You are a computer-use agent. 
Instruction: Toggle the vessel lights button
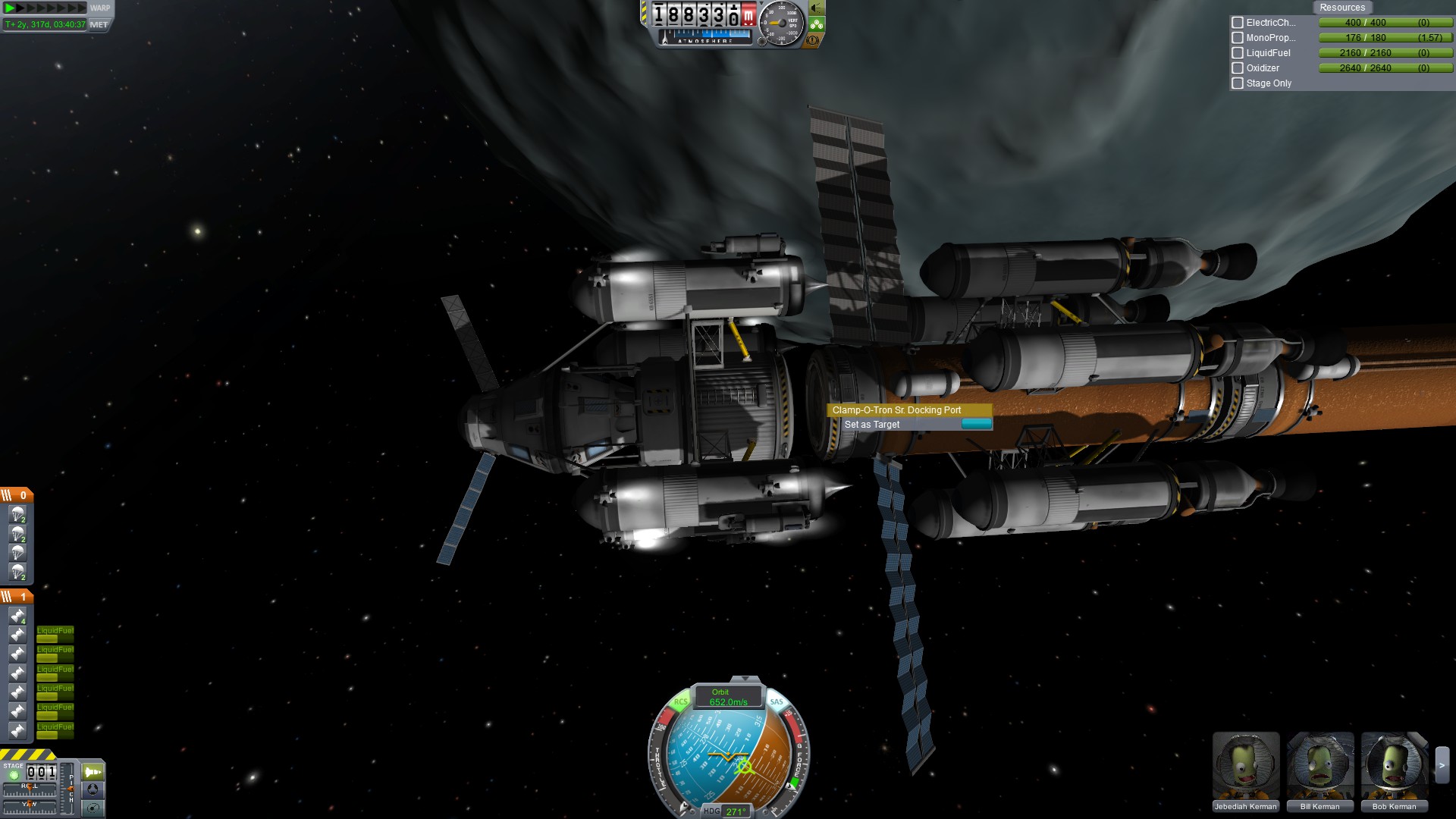pos(816,8)
